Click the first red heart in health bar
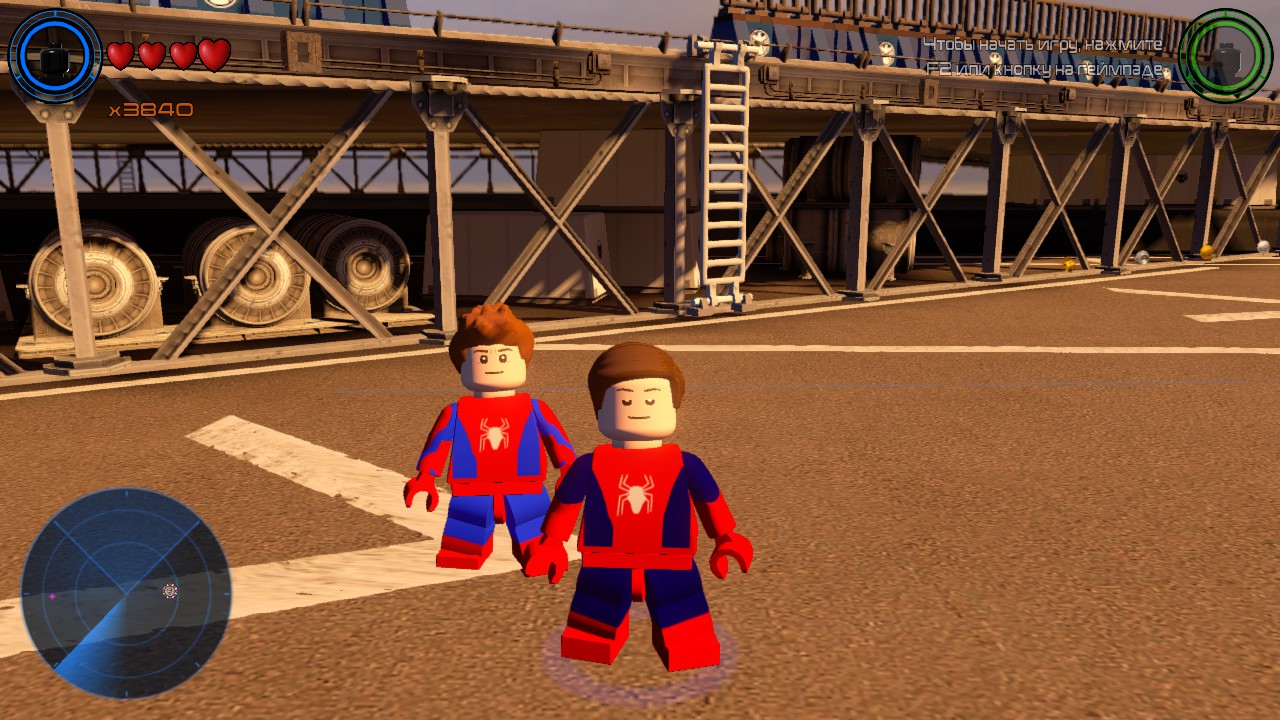1280x720 pixels. [x=118, y=55]
